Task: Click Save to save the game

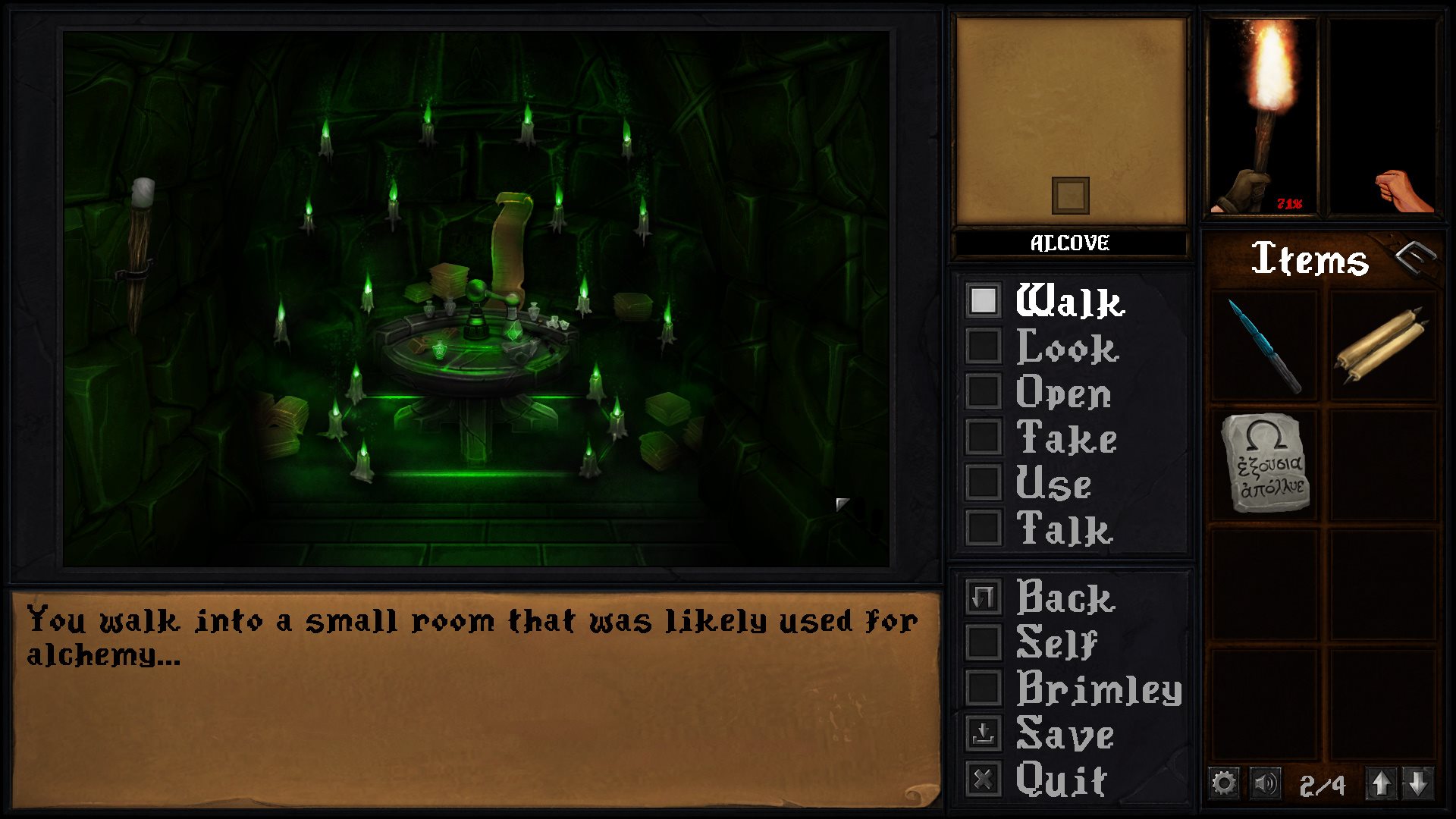Action: point(983,733)
